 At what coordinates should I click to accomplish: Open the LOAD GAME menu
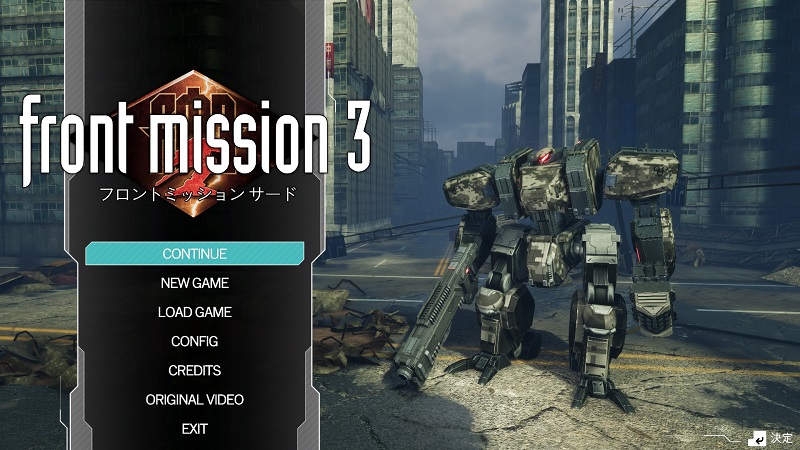[195, 312]
